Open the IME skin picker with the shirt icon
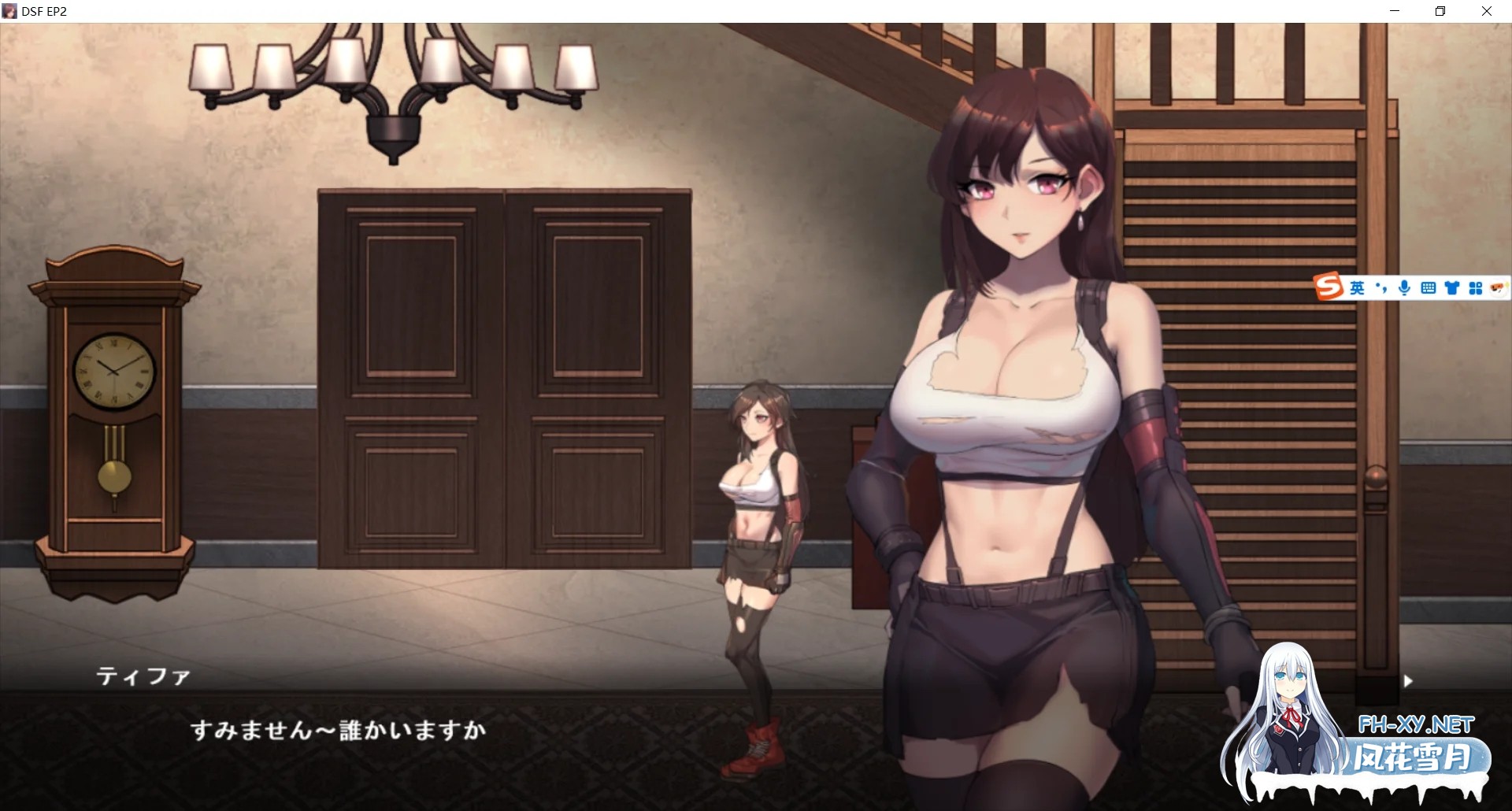The image size is (1512, 811). (1451, 288)
